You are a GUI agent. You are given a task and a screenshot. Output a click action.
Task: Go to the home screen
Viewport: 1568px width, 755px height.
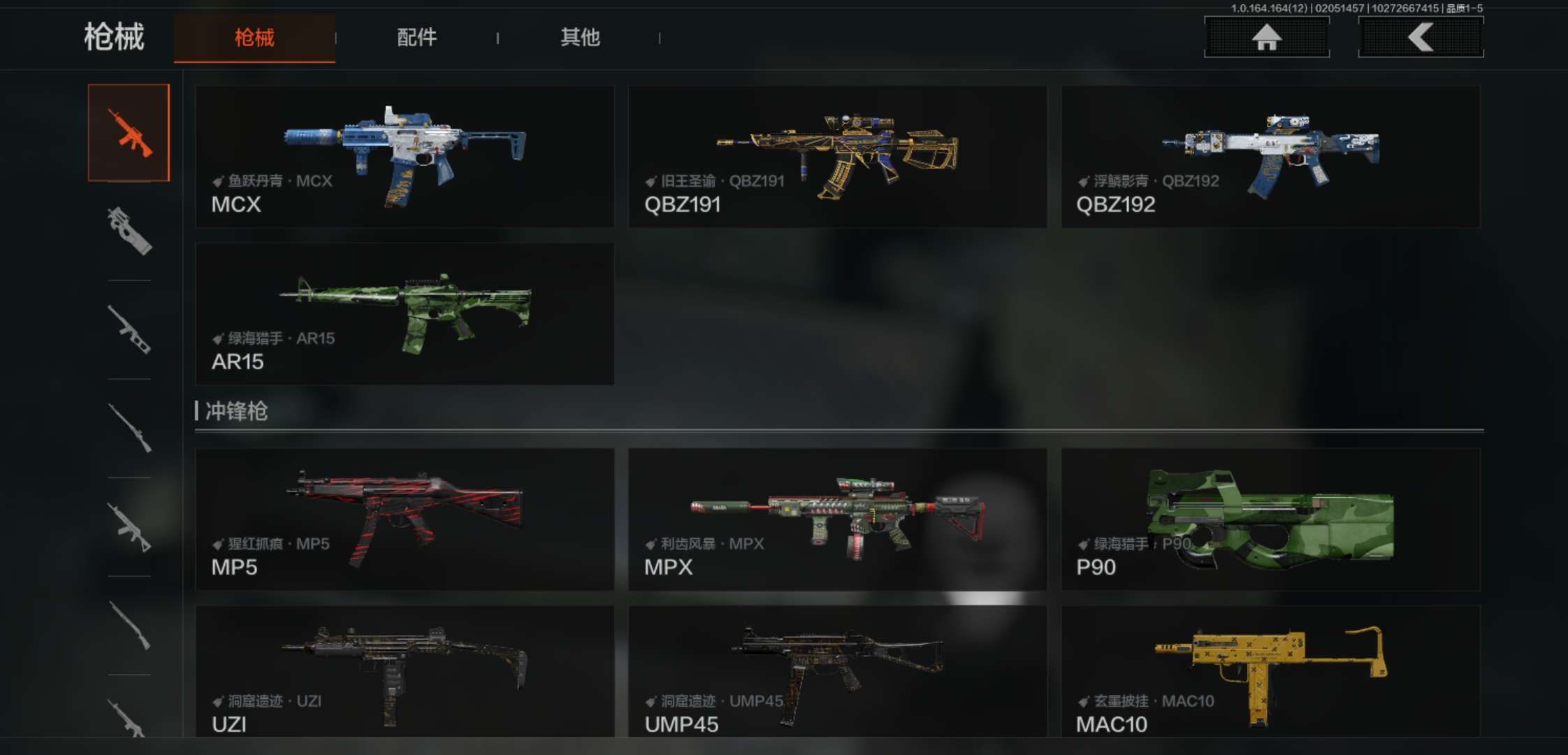pyautogui.click(x=1266, y=37)
